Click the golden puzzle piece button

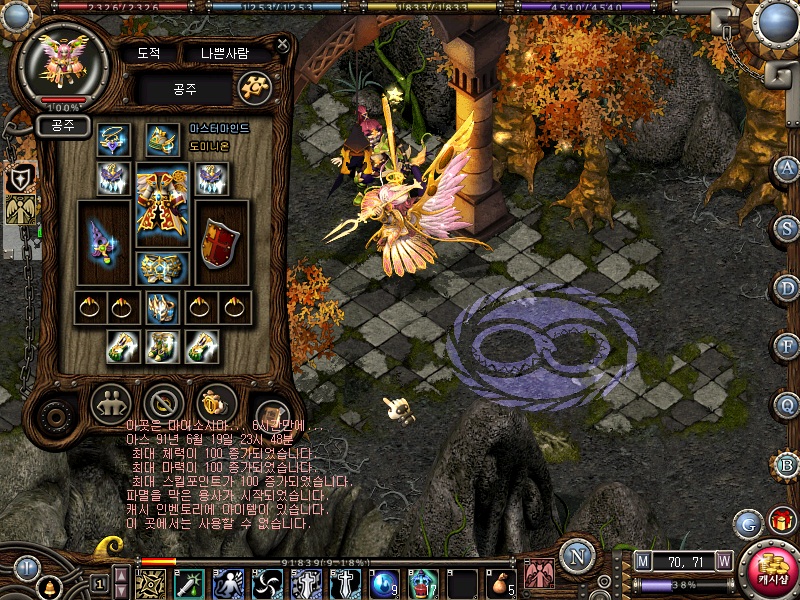(254, 88)
